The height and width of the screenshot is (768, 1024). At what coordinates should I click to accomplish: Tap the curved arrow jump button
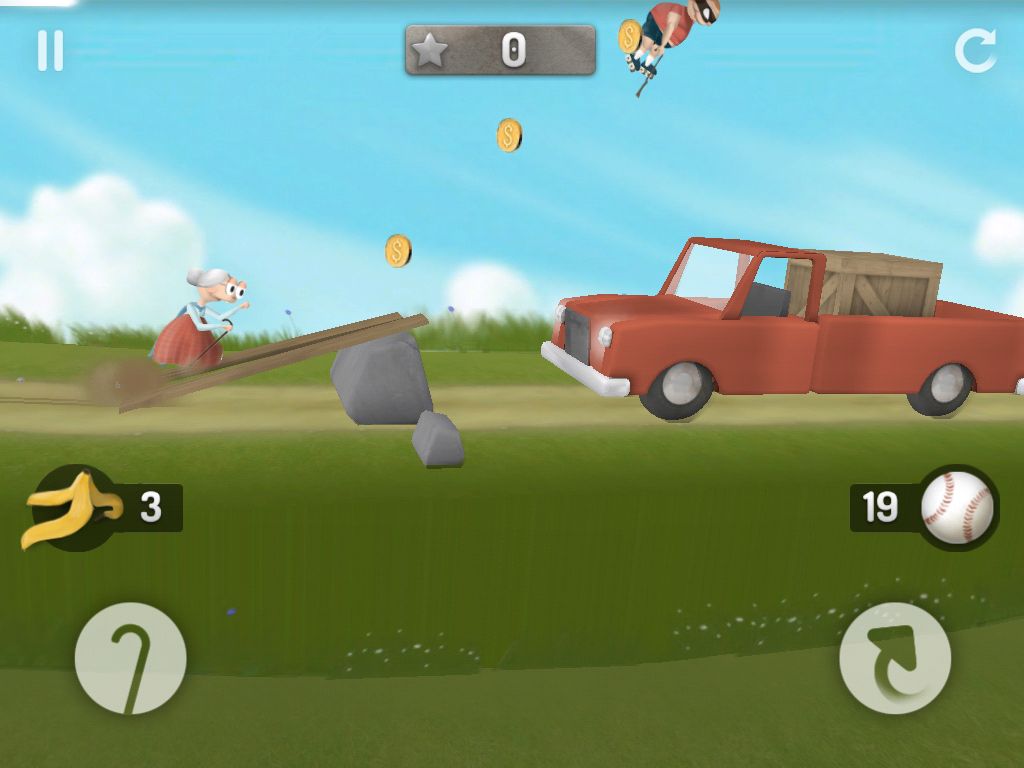(894, 658)
